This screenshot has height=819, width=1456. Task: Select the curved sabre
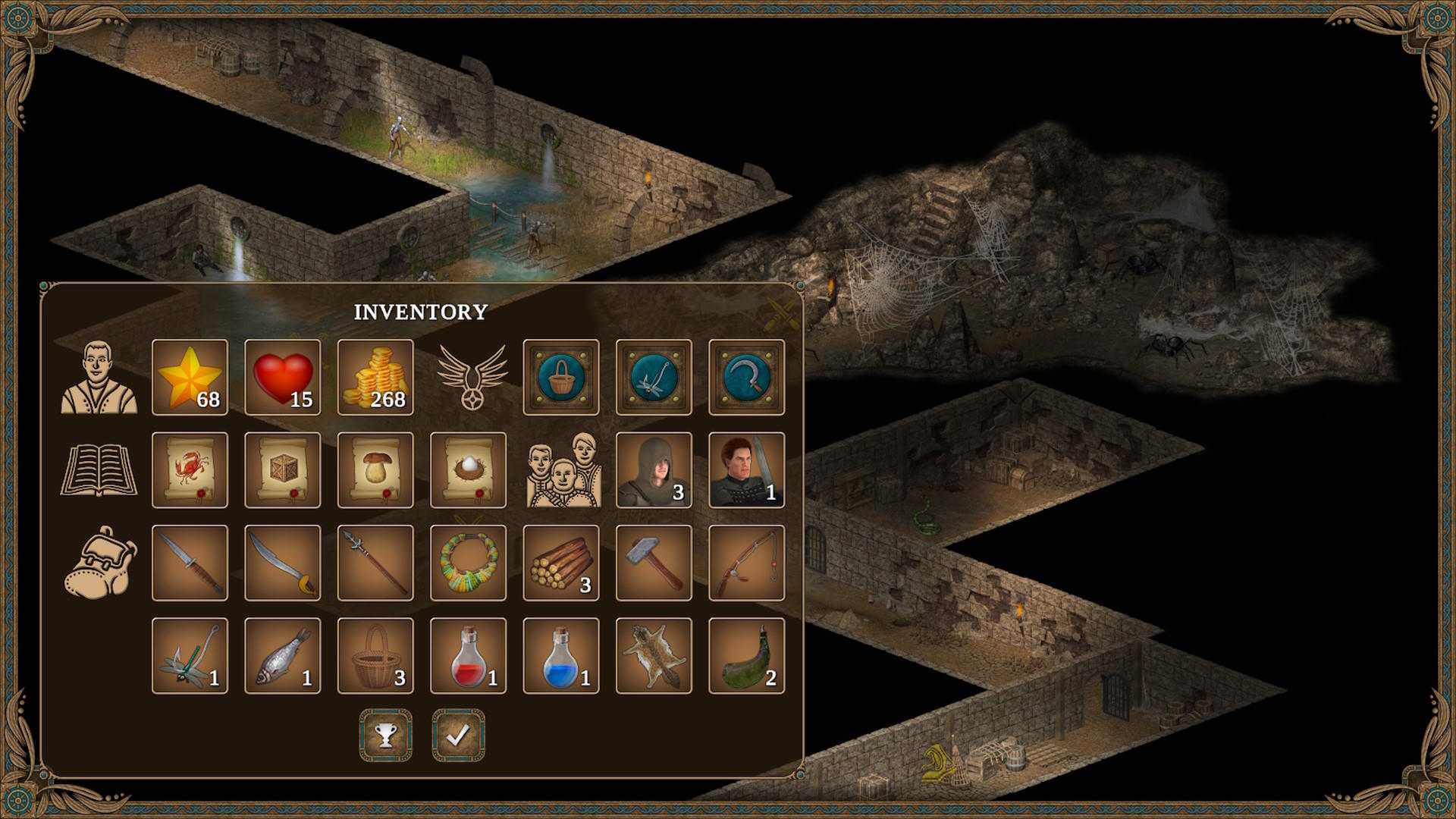(x=282, y=563)
